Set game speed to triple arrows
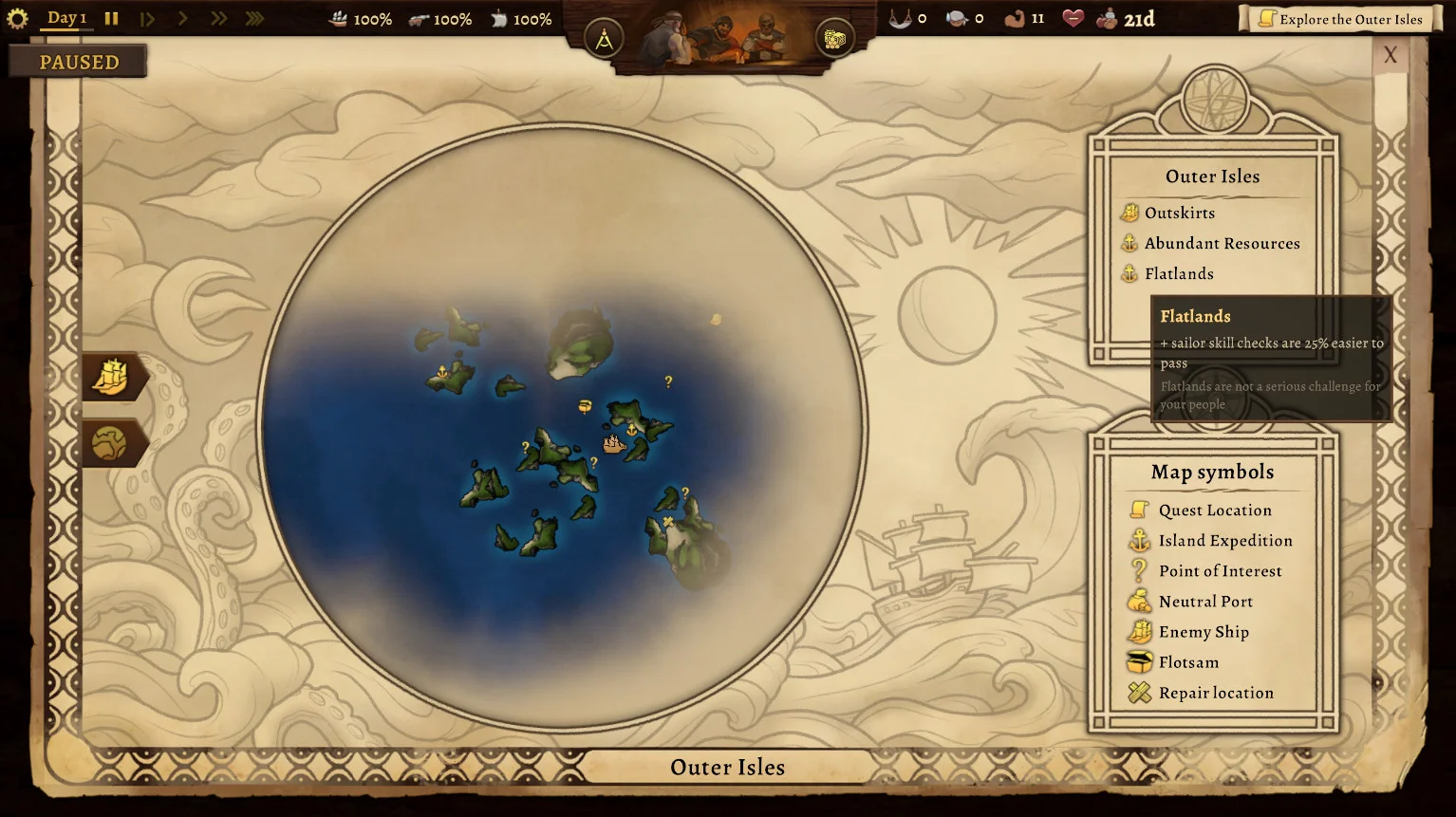The image size is (1456, 817). click(x=254, y=18)
